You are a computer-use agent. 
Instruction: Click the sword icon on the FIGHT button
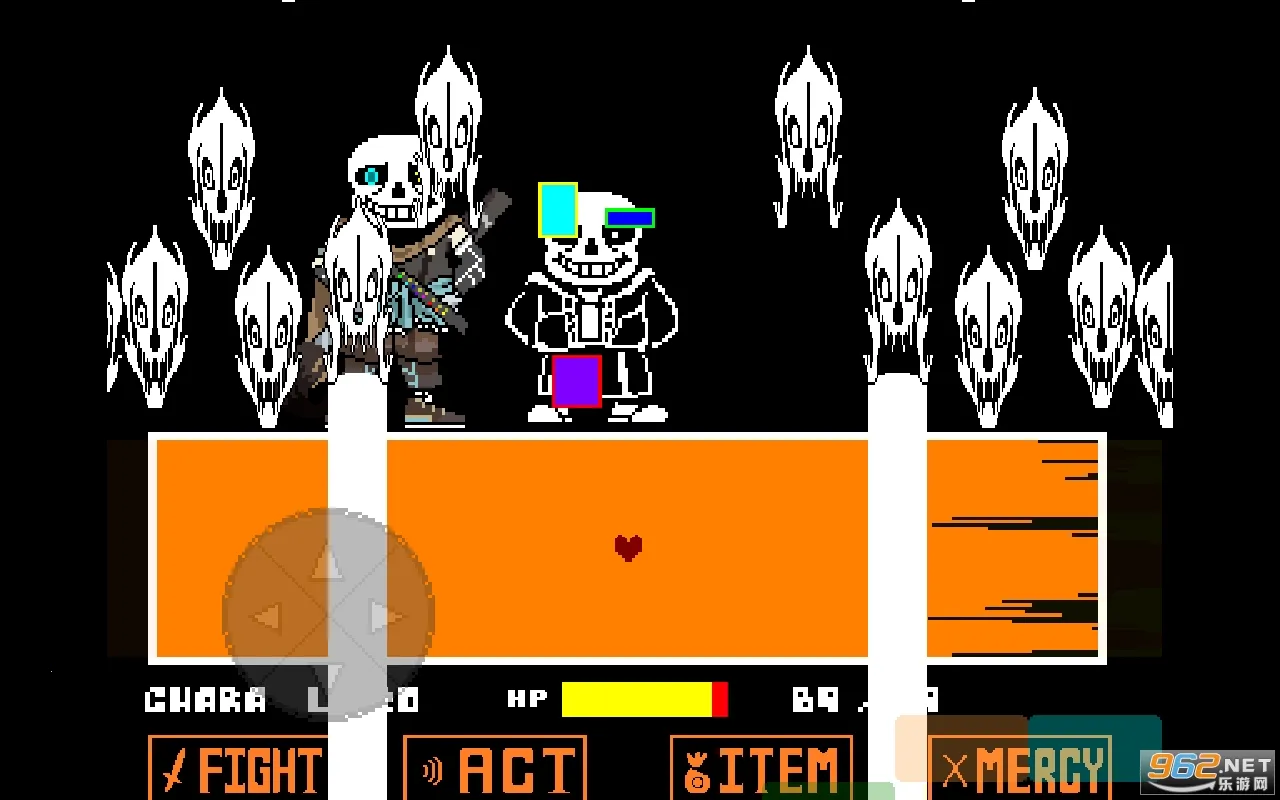[x=172, y=768]
